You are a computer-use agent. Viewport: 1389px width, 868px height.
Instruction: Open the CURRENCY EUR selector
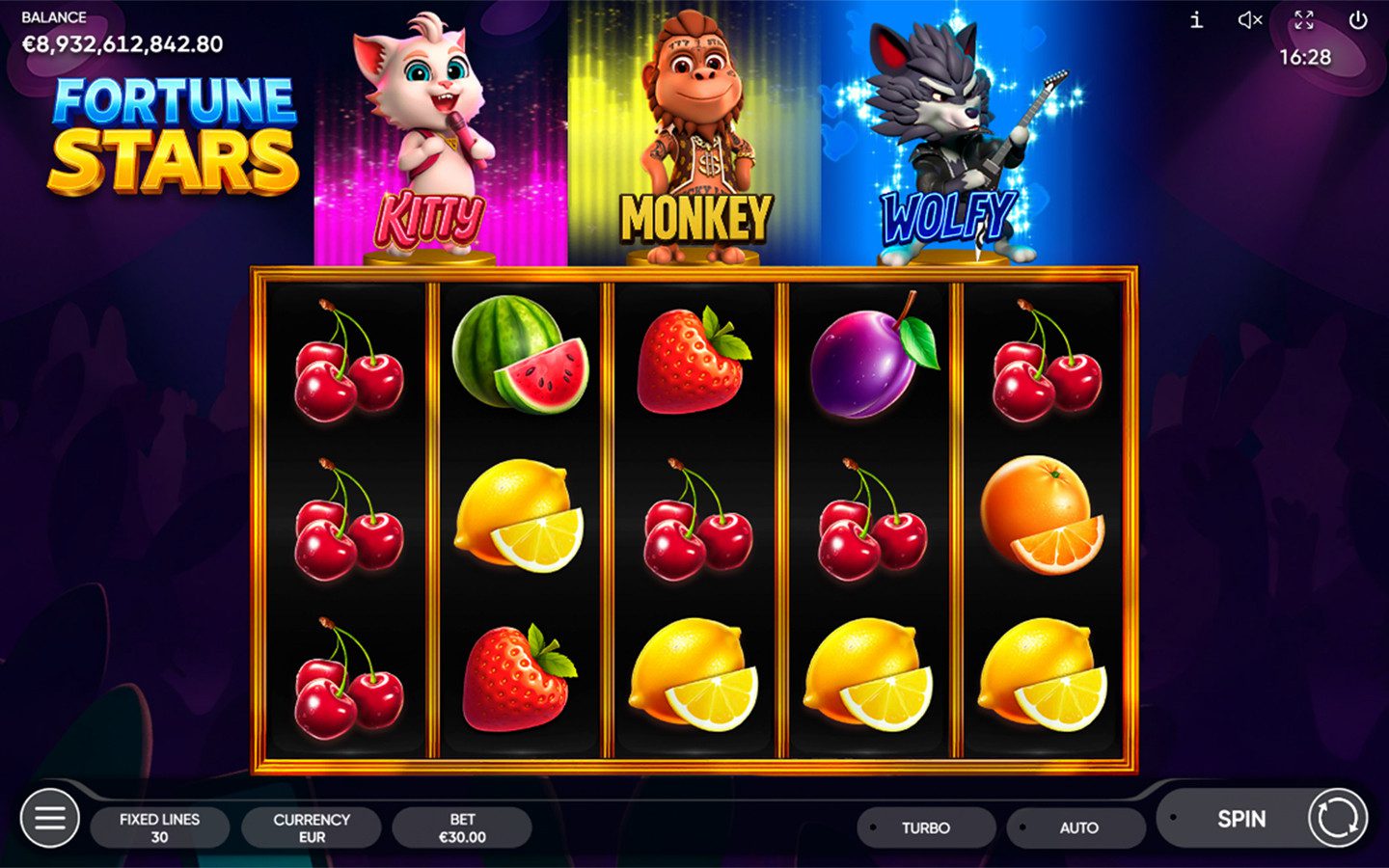tap(312, 827)
